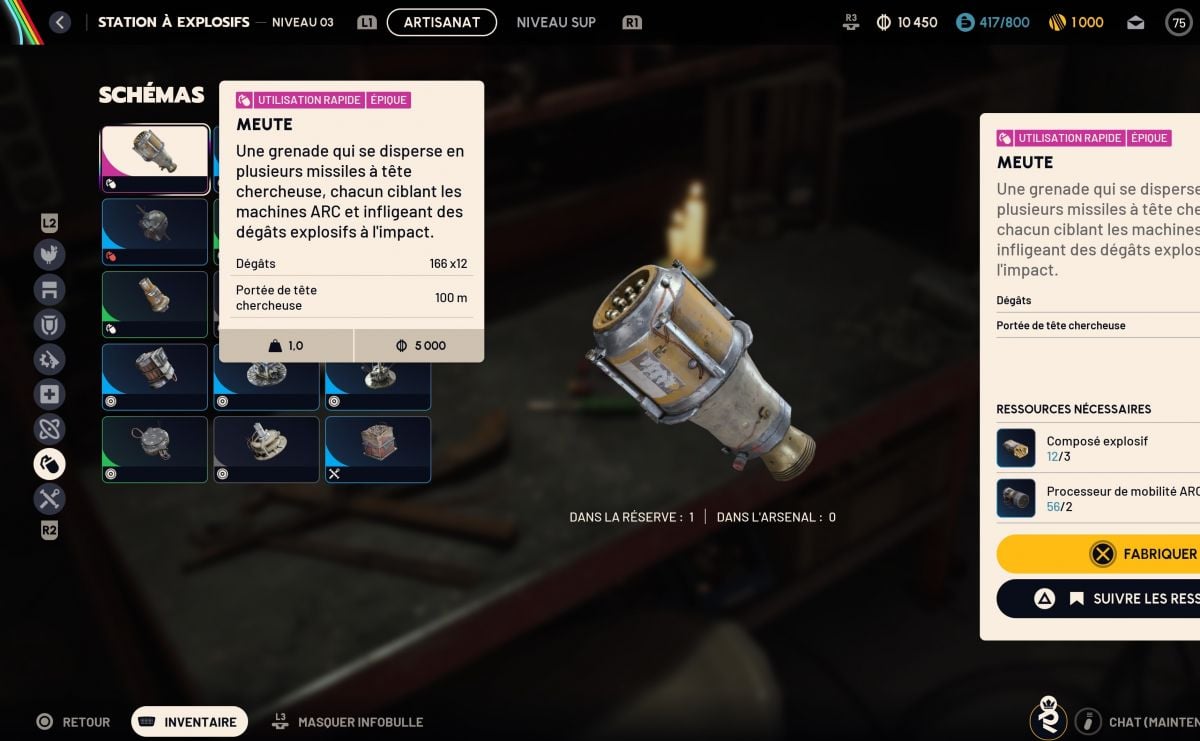Viewport: 1200px width, 741px height.
Task: Switch to the Artisanat tab
Action: (x=441, y=22)
